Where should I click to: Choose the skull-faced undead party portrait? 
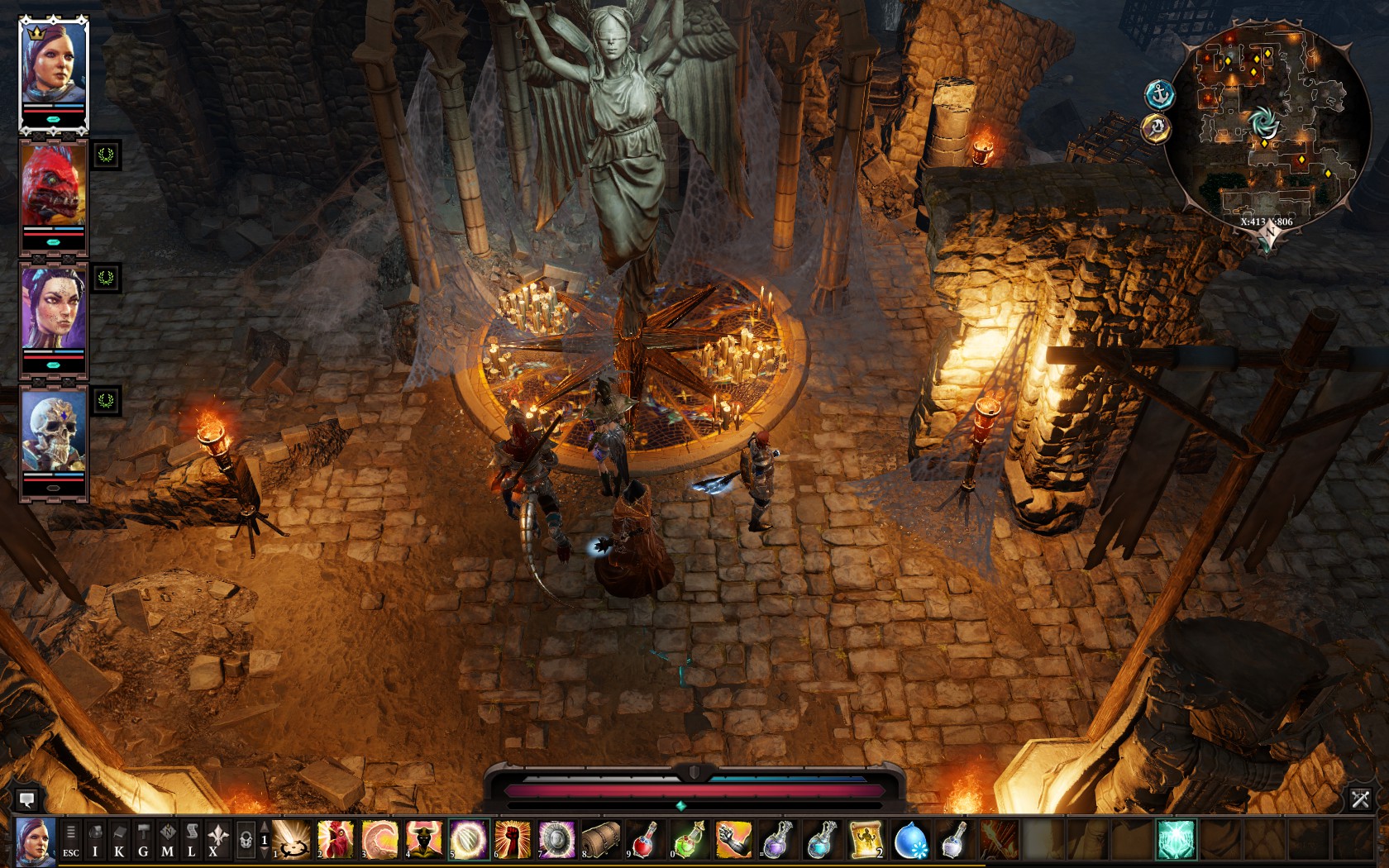click(x=54, y=432)
